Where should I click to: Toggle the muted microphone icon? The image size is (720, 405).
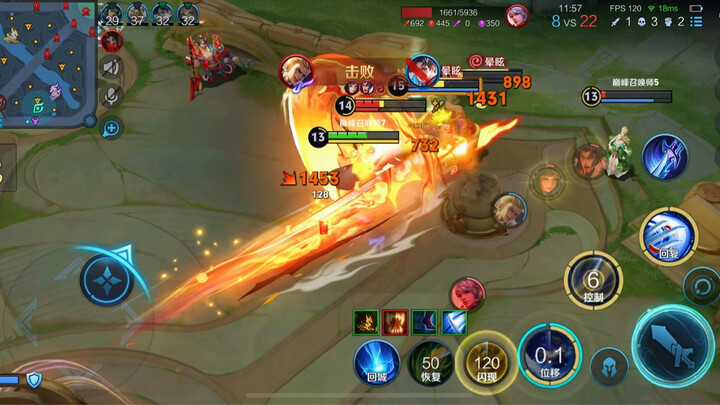click(111, 96)
